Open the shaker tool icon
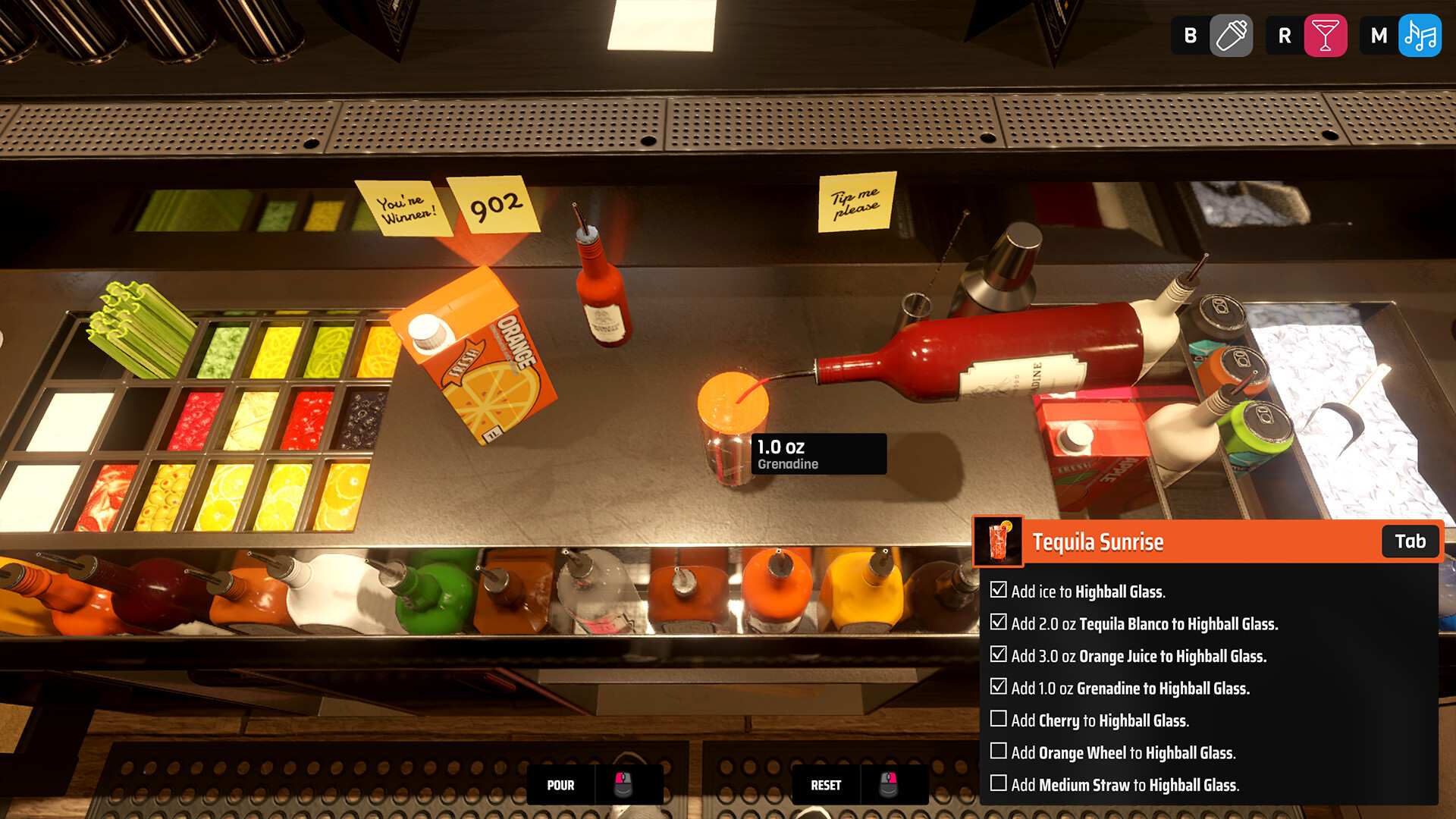Viewport: 1456px width, 819px height. [x=1231, y=36]
